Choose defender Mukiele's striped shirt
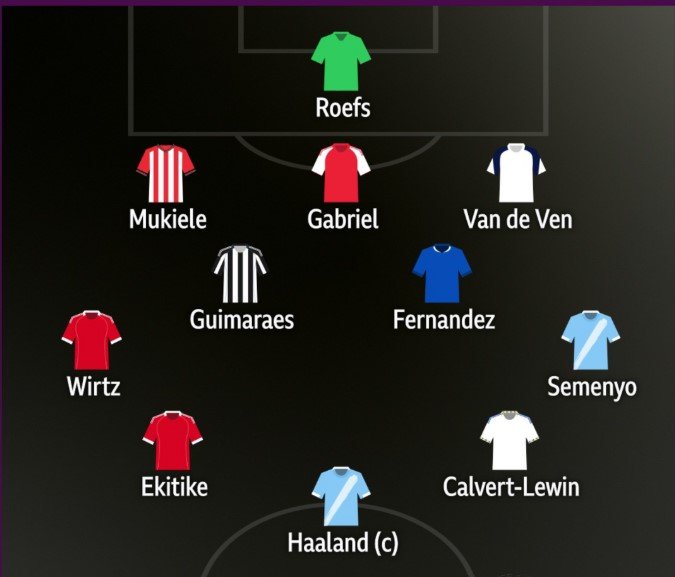675x577 pixels. coord(167,174)
